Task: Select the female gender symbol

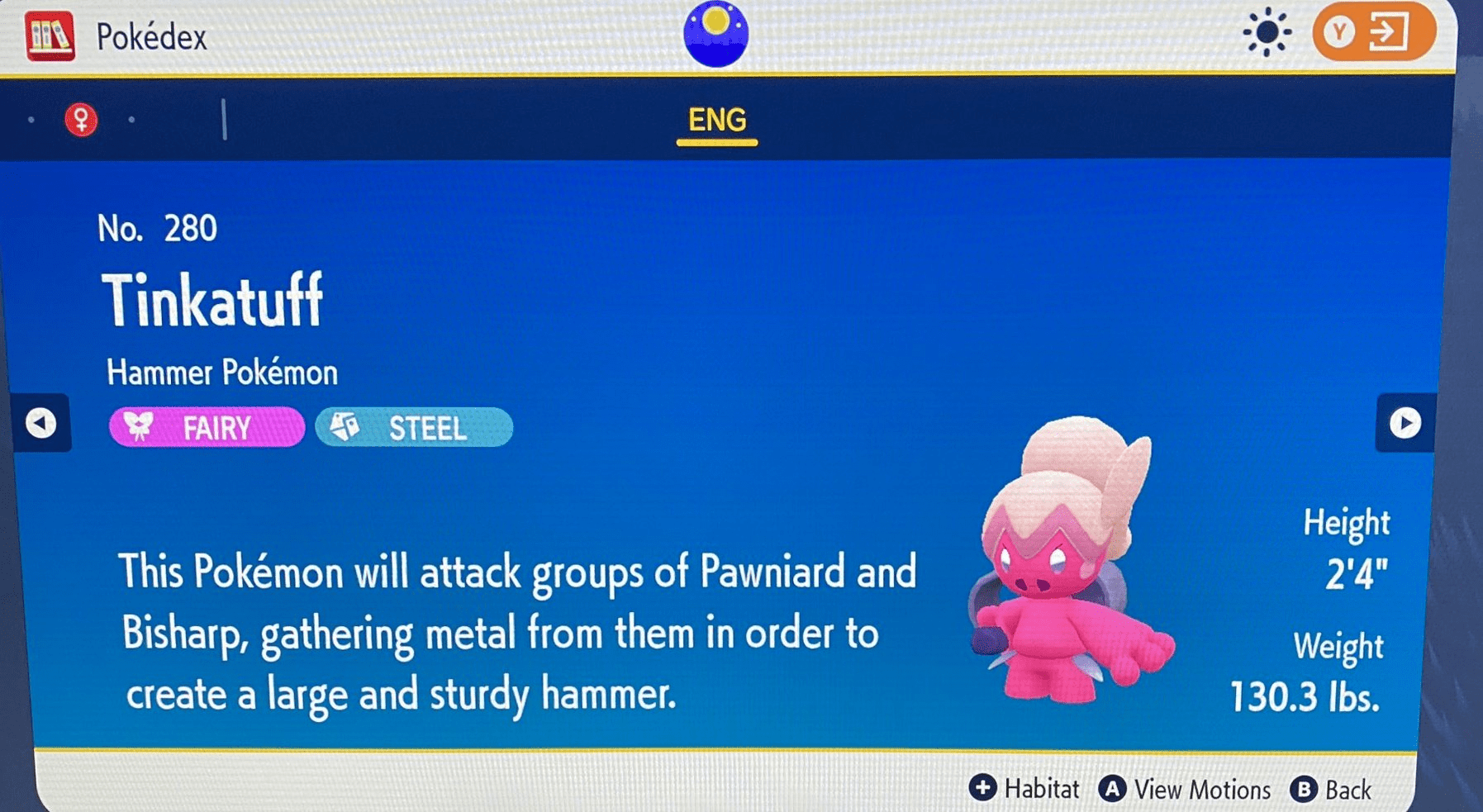Action: 81,121
